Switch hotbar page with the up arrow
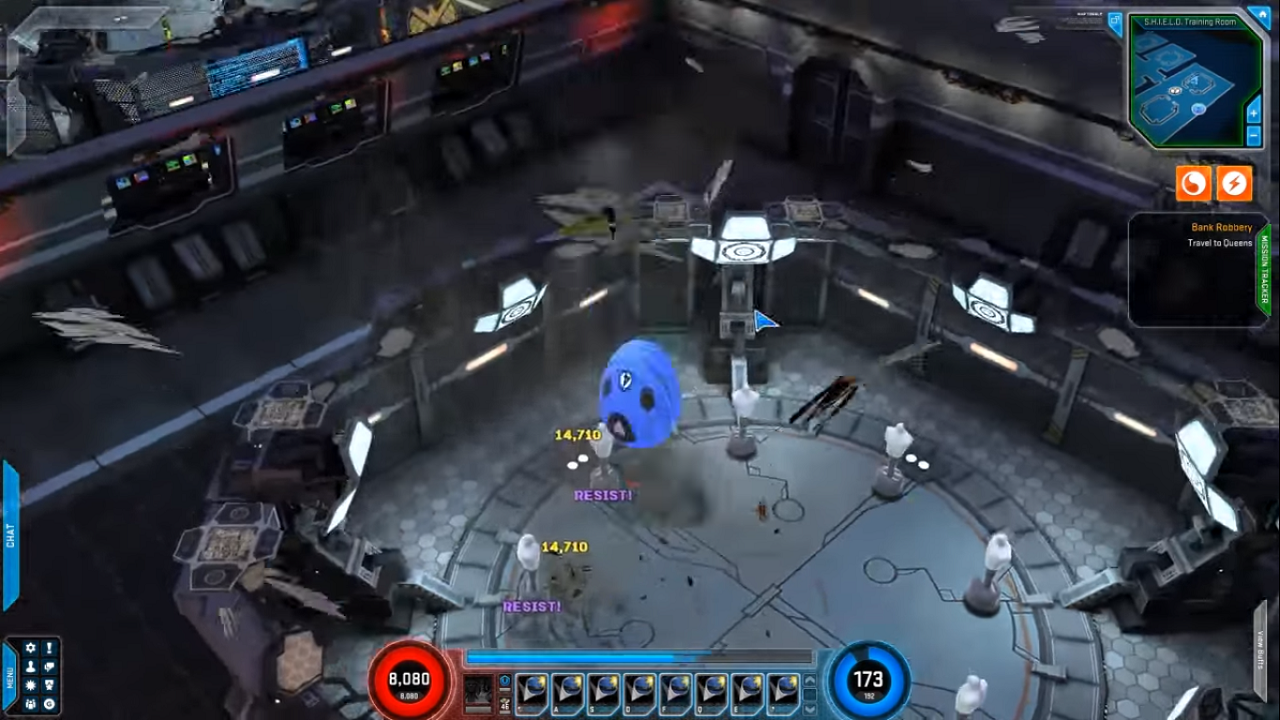The image size is (1280, 720). point(809,682)
